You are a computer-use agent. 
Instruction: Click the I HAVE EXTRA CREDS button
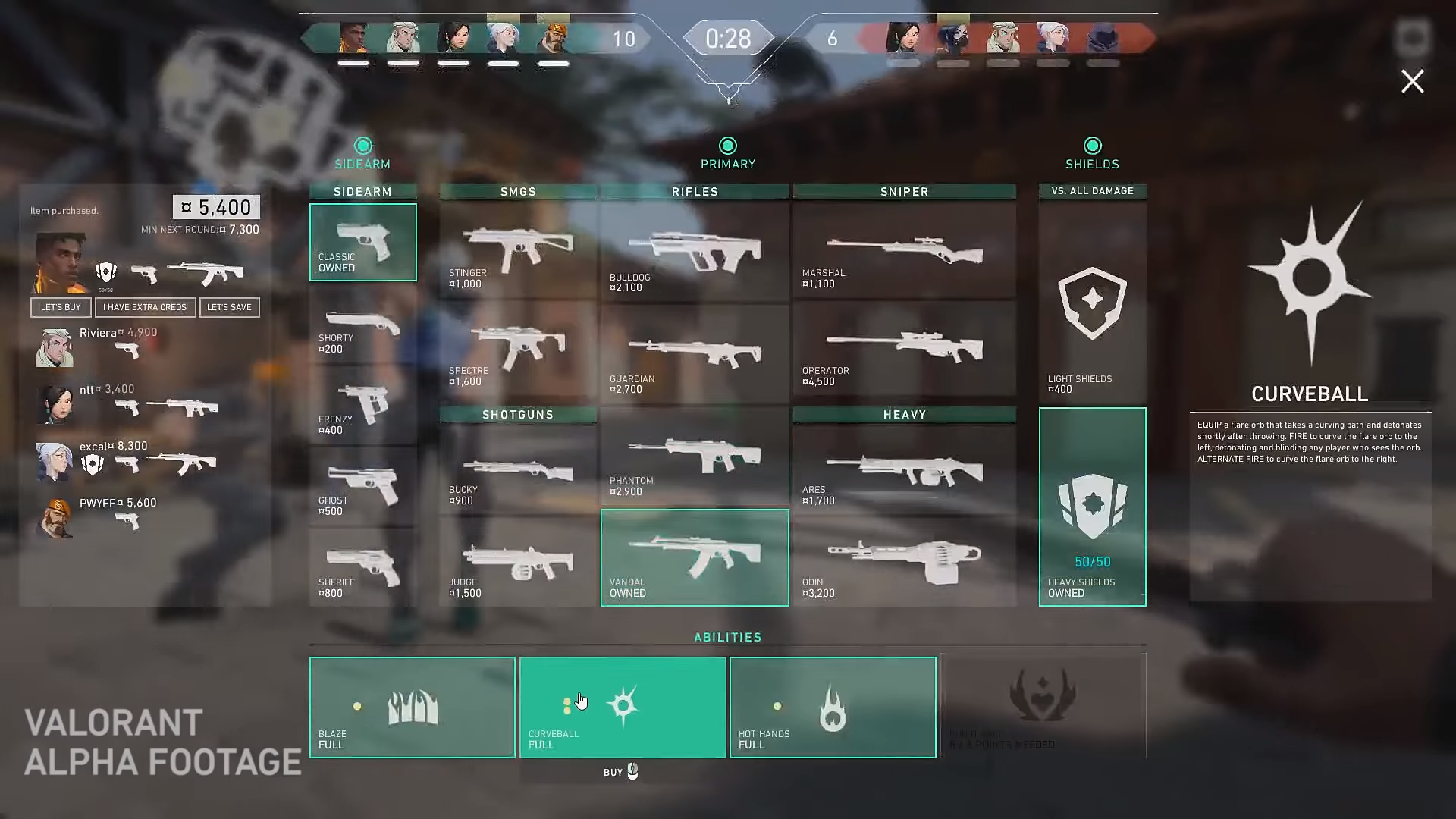[146, 307]
